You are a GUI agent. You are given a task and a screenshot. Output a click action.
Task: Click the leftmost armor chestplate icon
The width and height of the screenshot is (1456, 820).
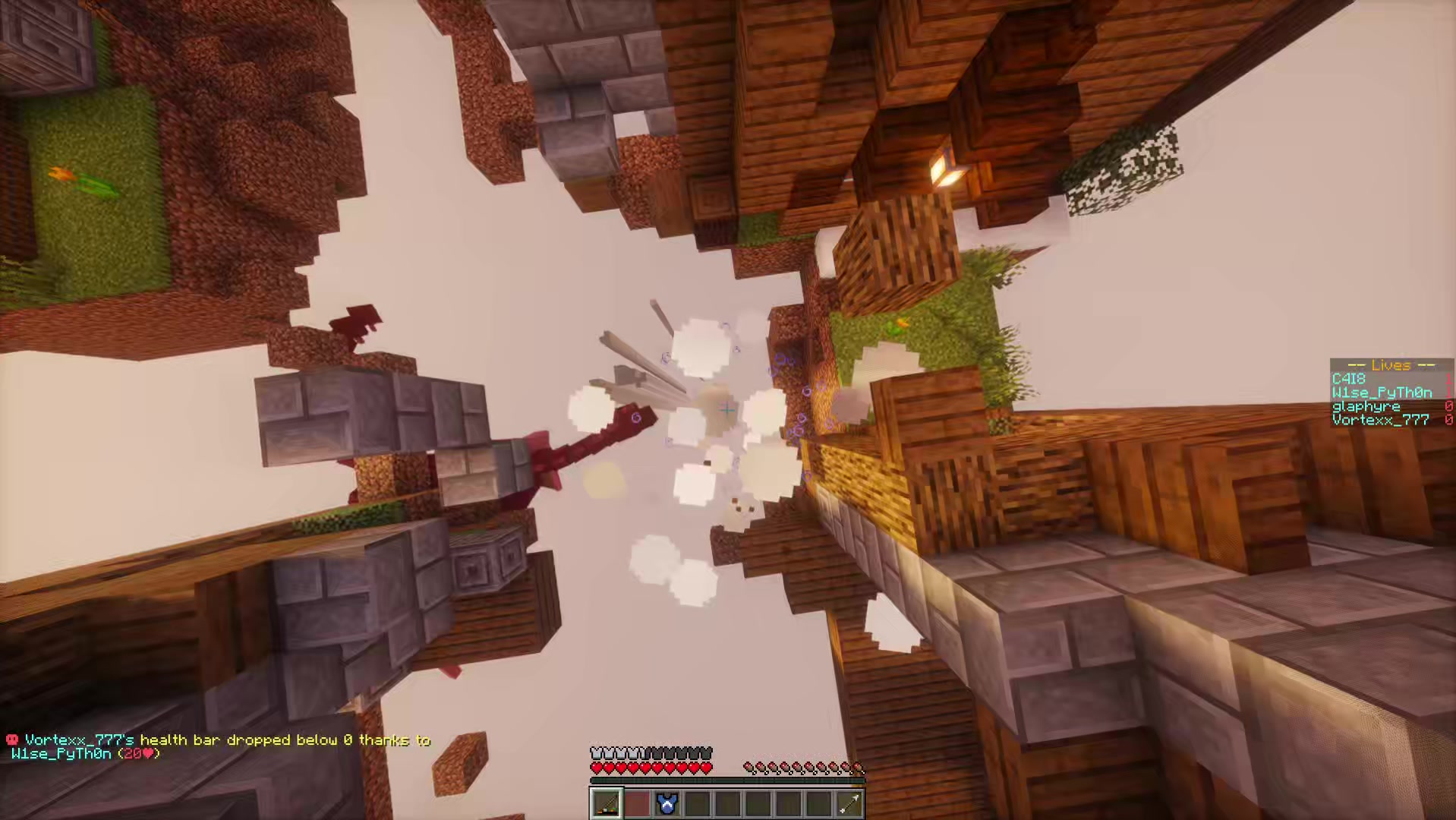point(596,752)
